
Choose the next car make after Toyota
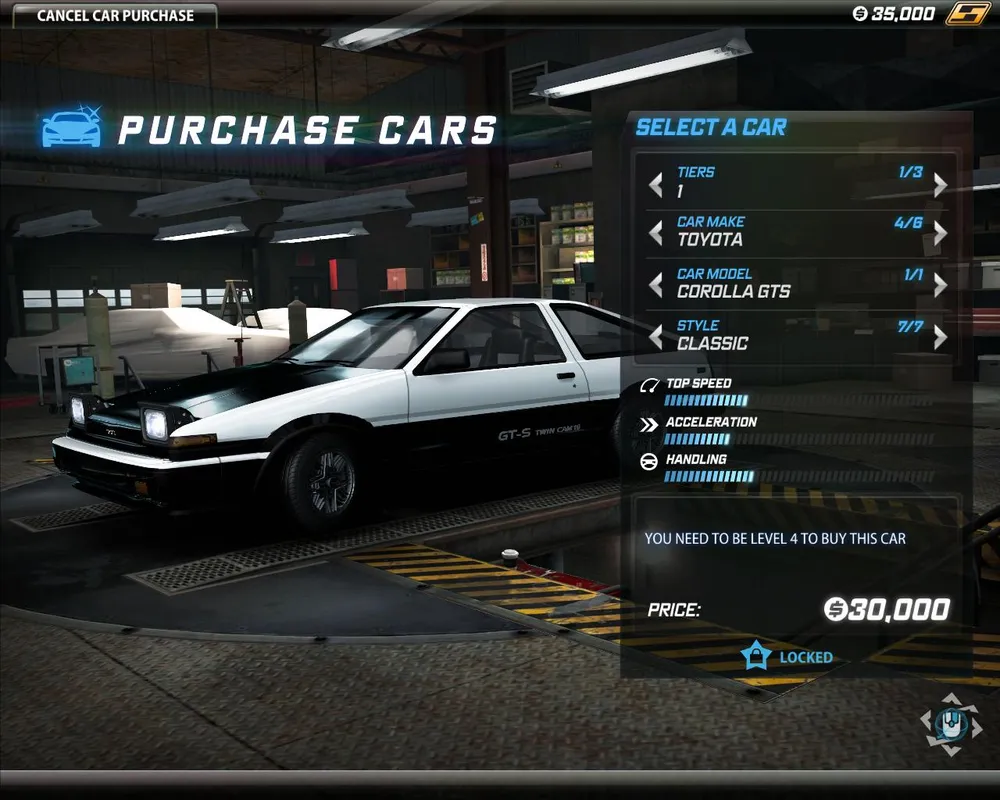(x=940, y=234)
